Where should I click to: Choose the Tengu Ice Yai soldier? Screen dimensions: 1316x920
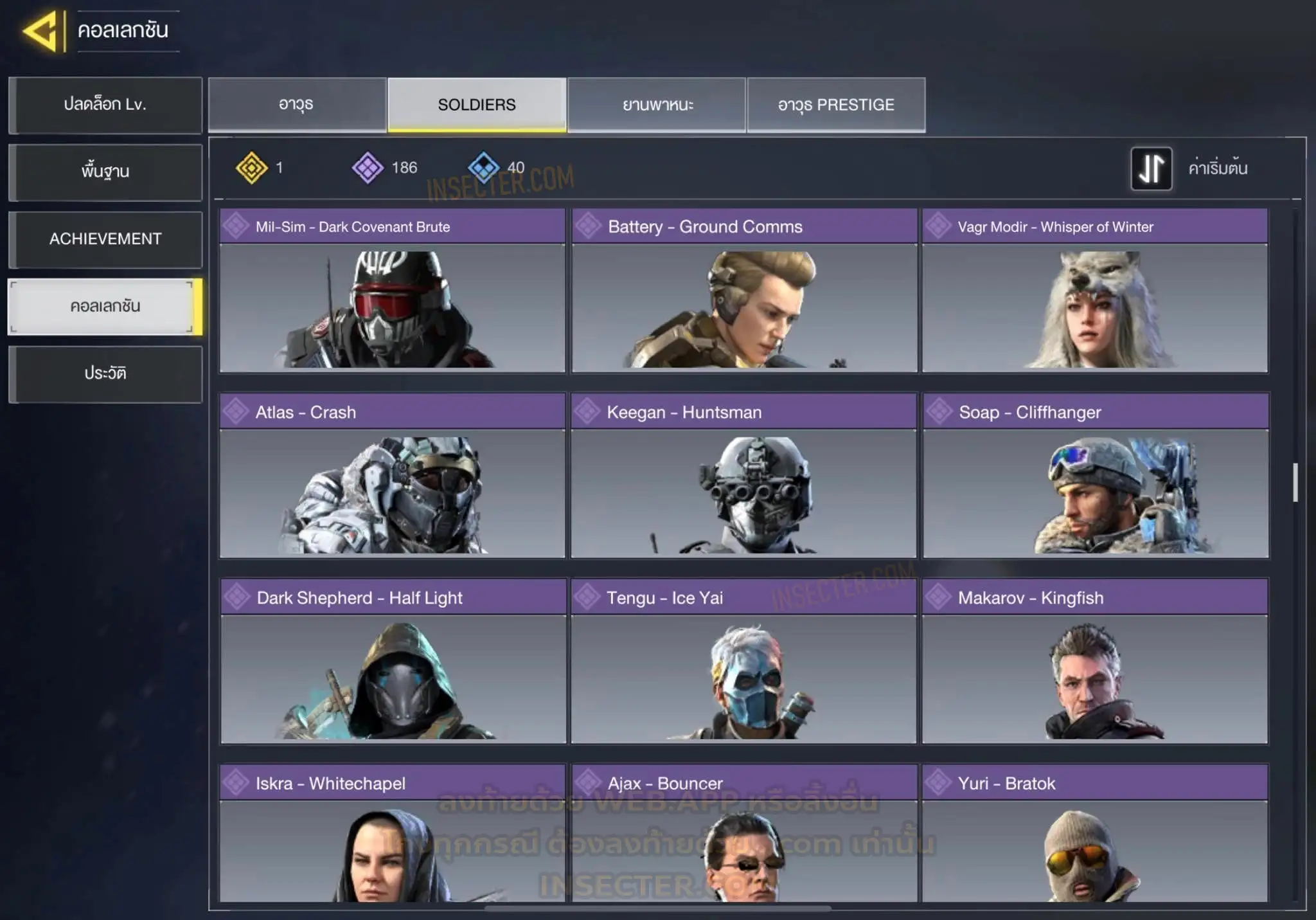pos(744,662)
